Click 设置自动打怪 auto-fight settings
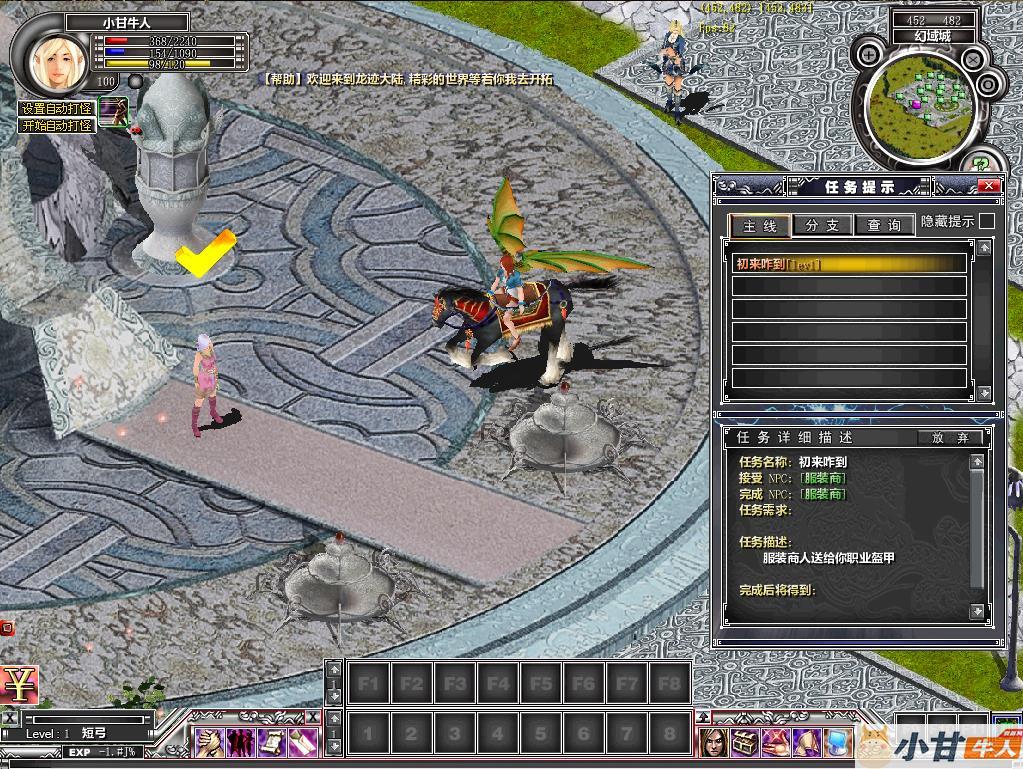Screen dimensions: 1023x769 [x=57, y=109]
